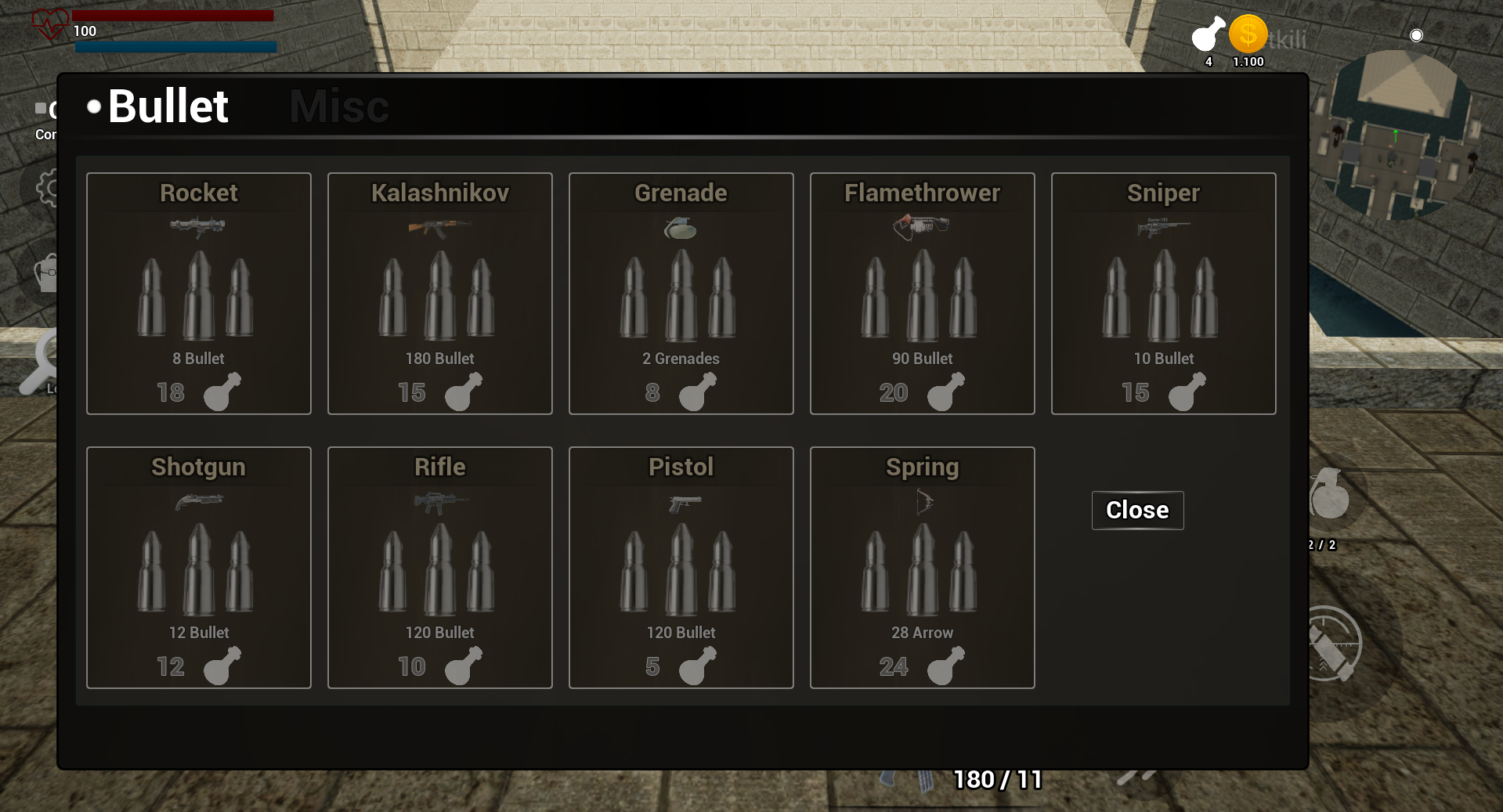Viewport: 1503px width, 812px height.
Task: Purchase Flamethrower 90 Bullet pack
Action: click(923, 294)
